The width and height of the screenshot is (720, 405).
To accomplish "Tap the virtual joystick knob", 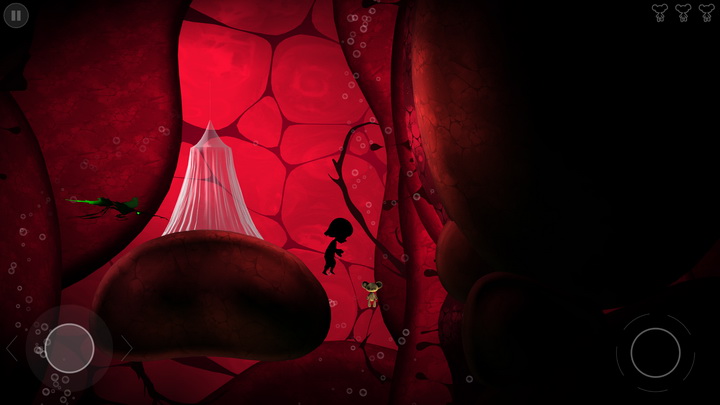I will 69,348.
